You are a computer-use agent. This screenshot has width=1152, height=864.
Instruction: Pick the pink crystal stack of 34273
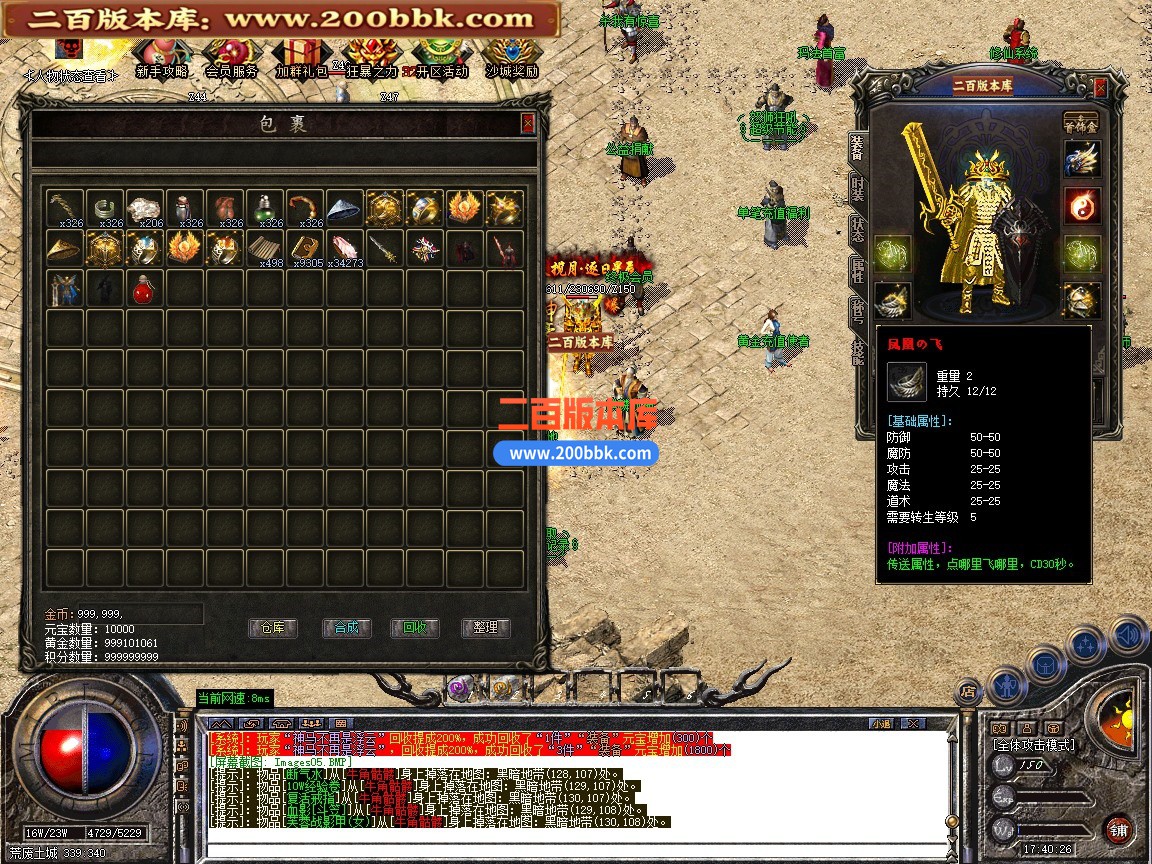[x=344, y=248]
